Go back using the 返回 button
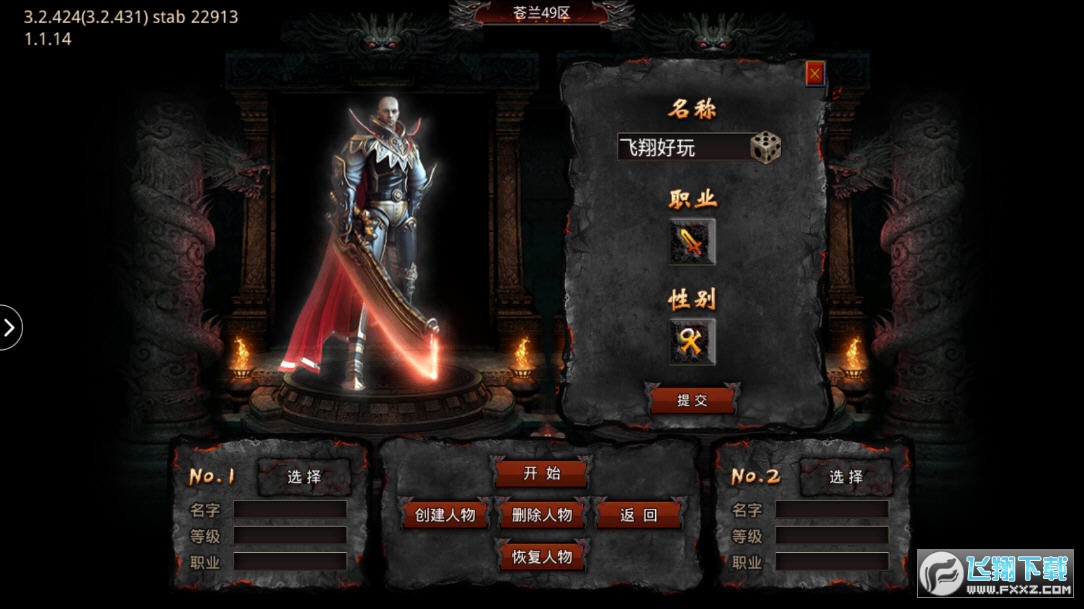1084x609 pixels. (x=638, y=515)
